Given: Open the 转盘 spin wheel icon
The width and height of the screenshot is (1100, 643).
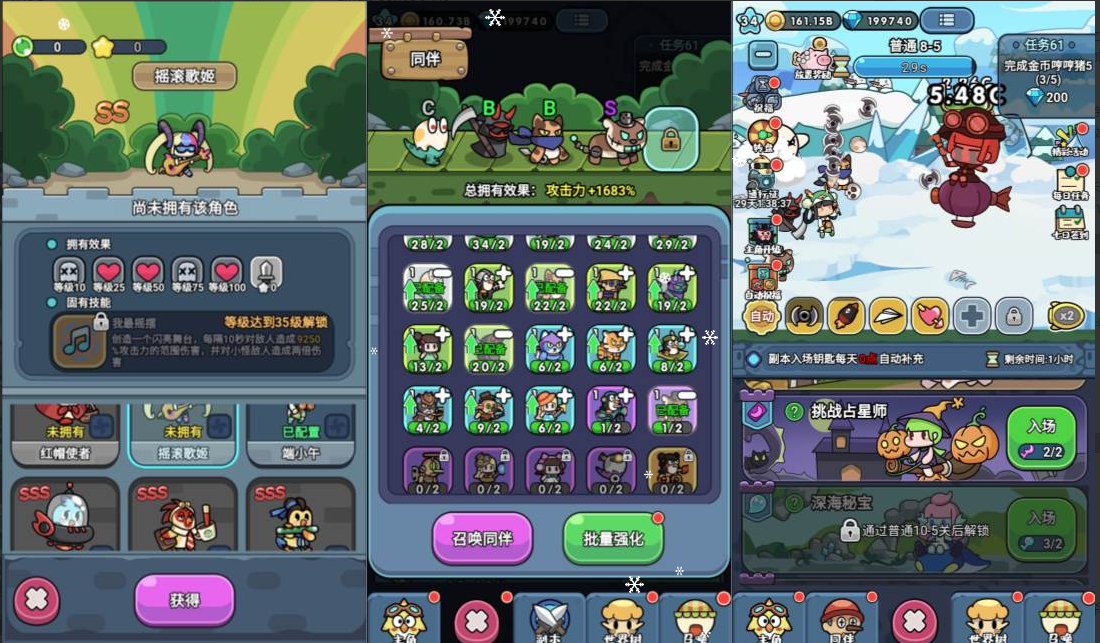Looking at the screenshot, I should tap(763, 135).
